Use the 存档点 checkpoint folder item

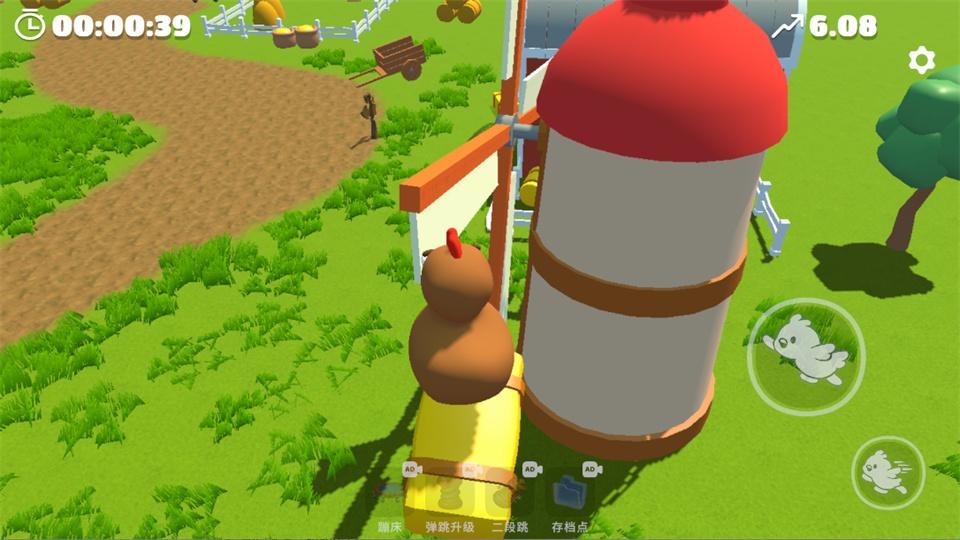point(570,493)
